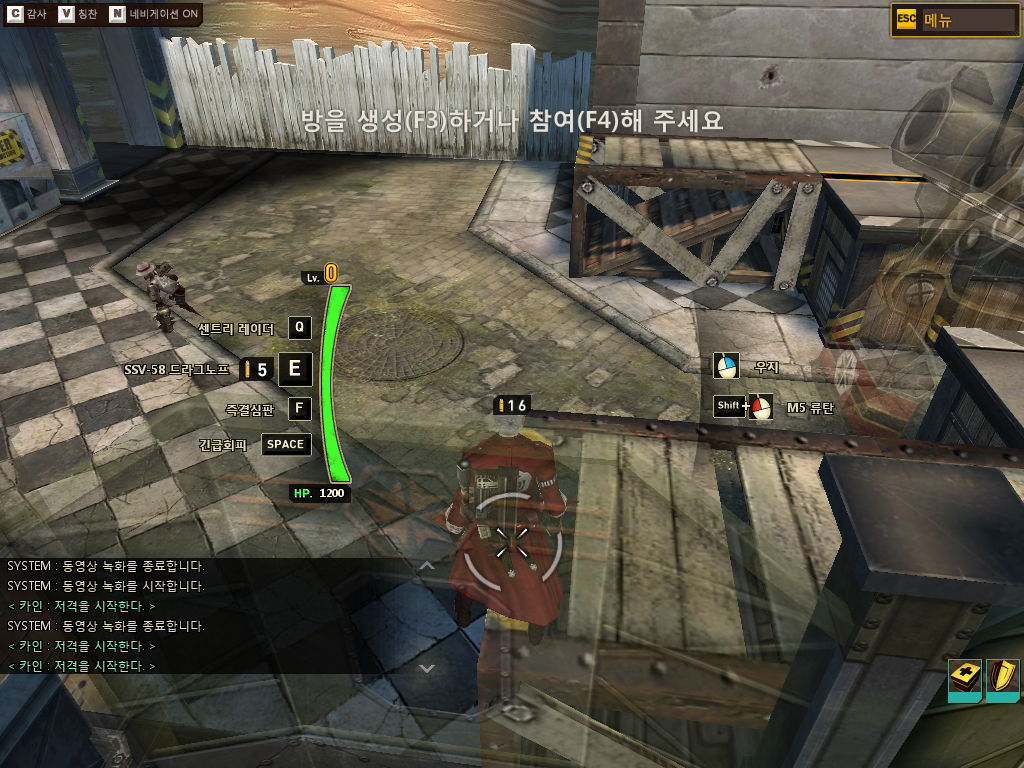Select the medkit item icon
Image resolution: width=1024 pixels, height=768 pixels.
[964, 679]
